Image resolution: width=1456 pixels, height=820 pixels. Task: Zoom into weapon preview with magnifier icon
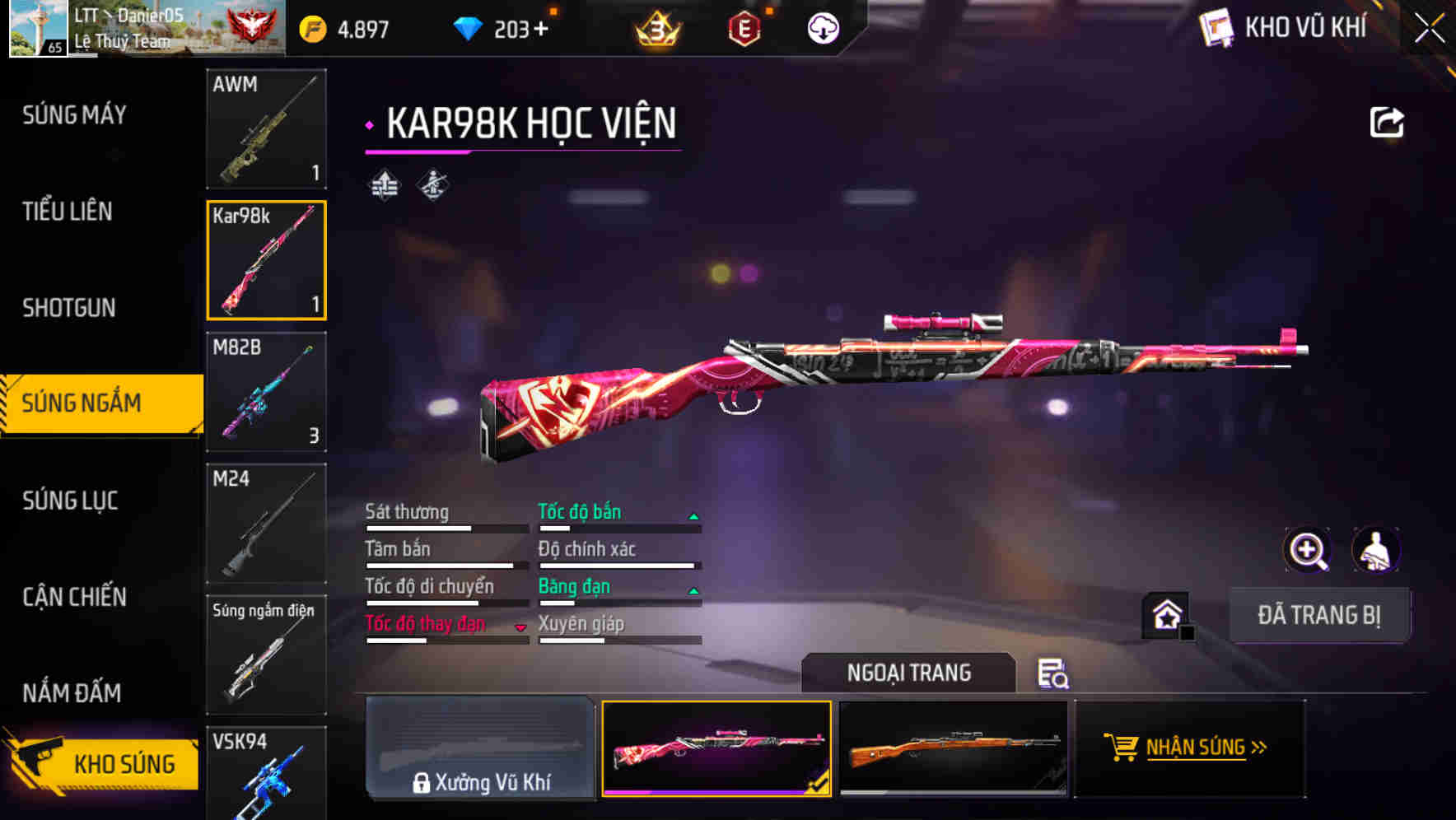(x=1309, y=550)
